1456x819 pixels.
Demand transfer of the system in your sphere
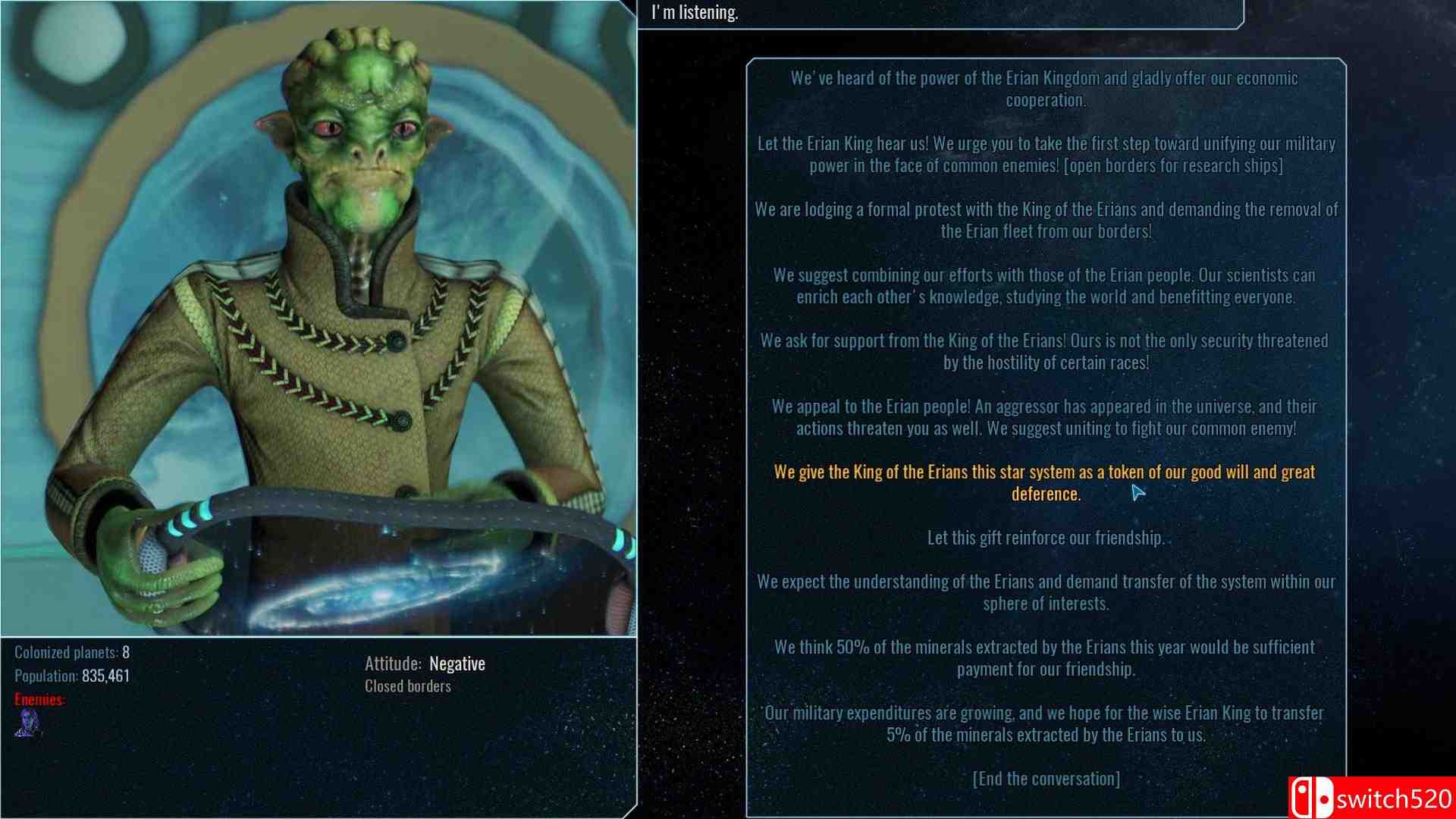1045,592
